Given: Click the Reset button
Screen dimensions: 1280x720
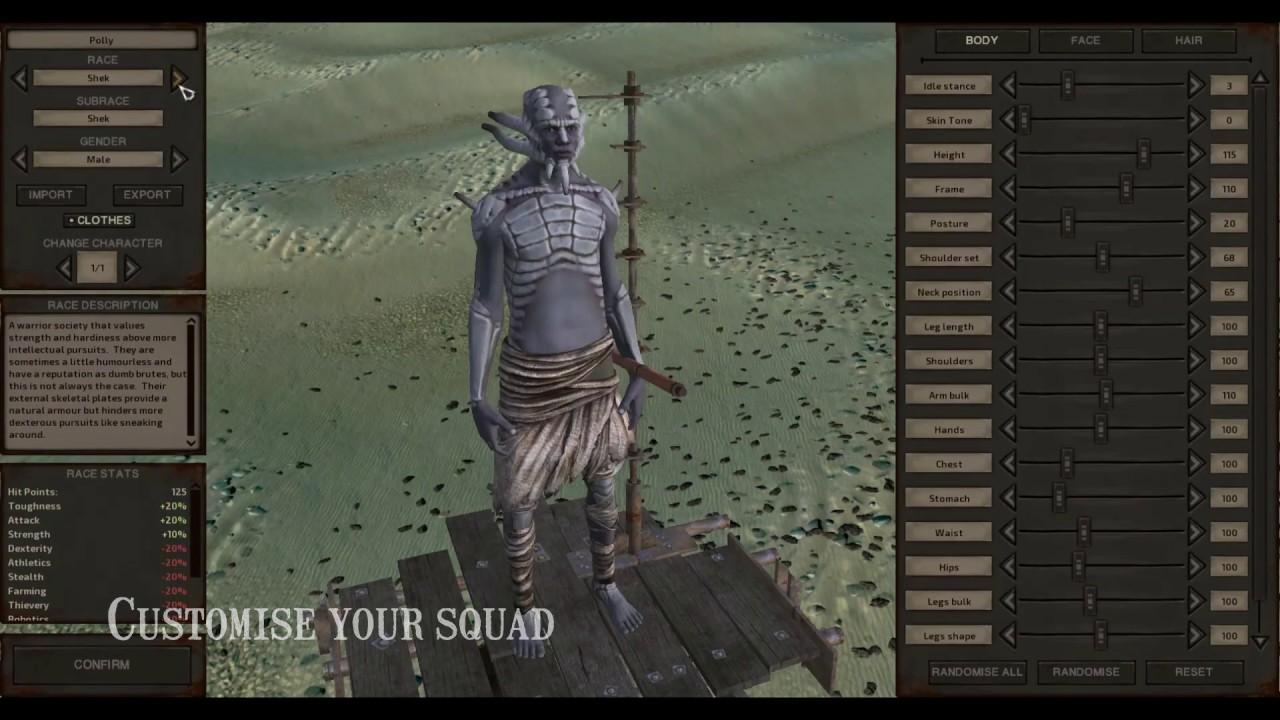Looking at the screenshot, I should pyautogui.click(x=1192, y=672).
